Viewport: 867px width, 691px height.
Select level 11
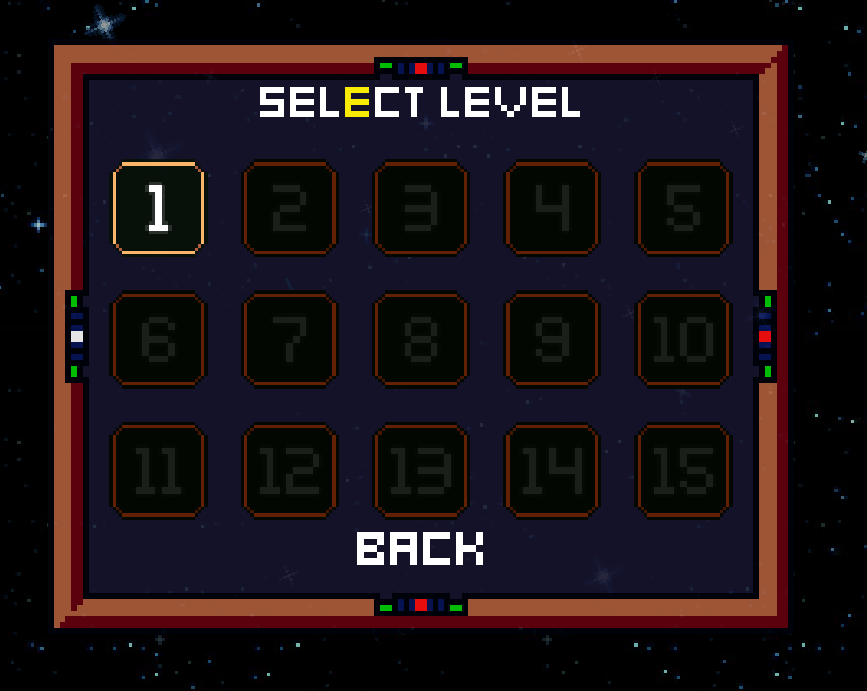158,470
